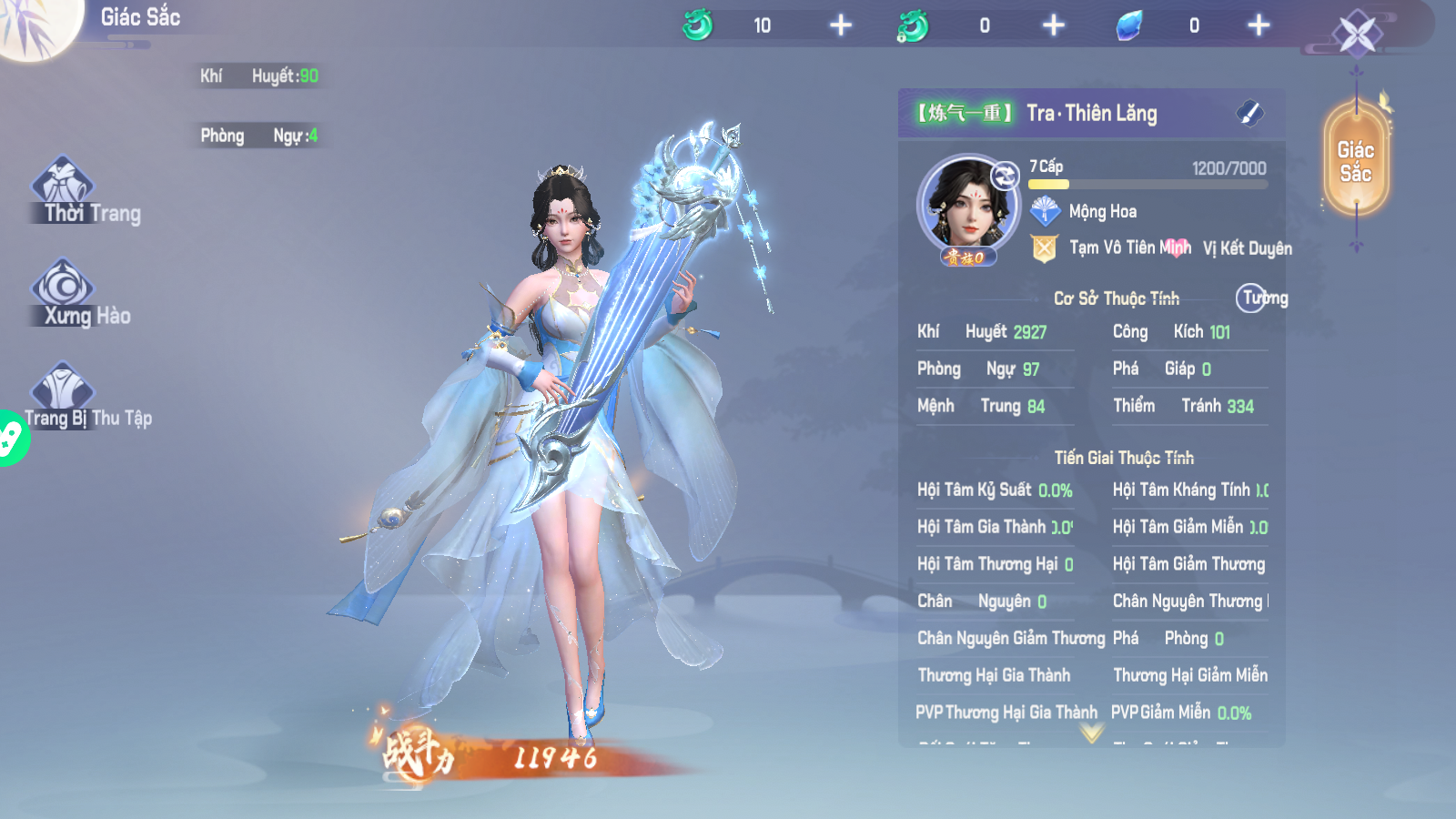Open the Xưng Hào titles menu
The width and height of the screenshot is (1456, 819).
(65, 292)
